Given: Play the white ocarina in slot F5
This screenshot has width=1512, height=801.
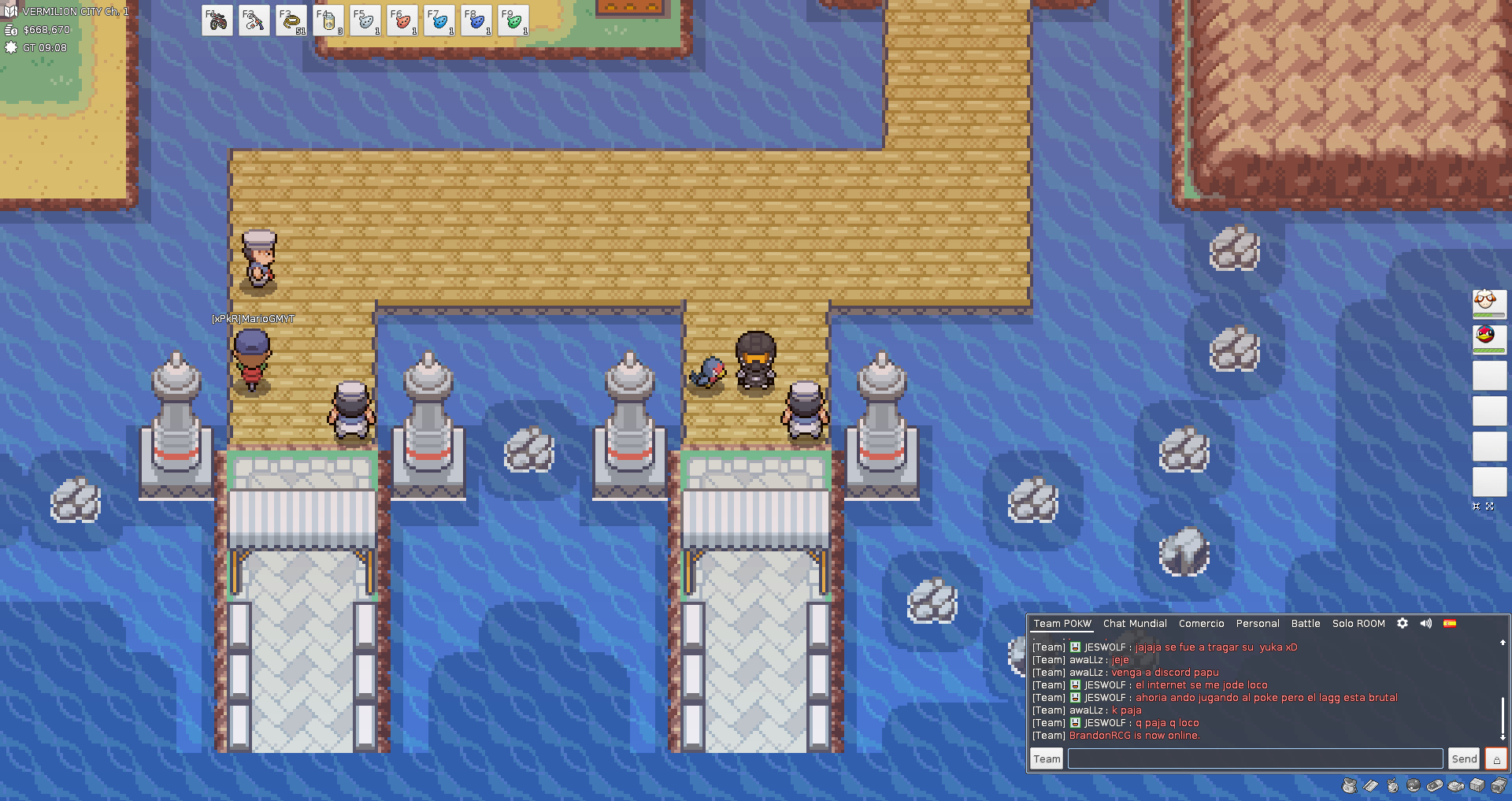Looking at the screenshot, I should pos(365,20).
